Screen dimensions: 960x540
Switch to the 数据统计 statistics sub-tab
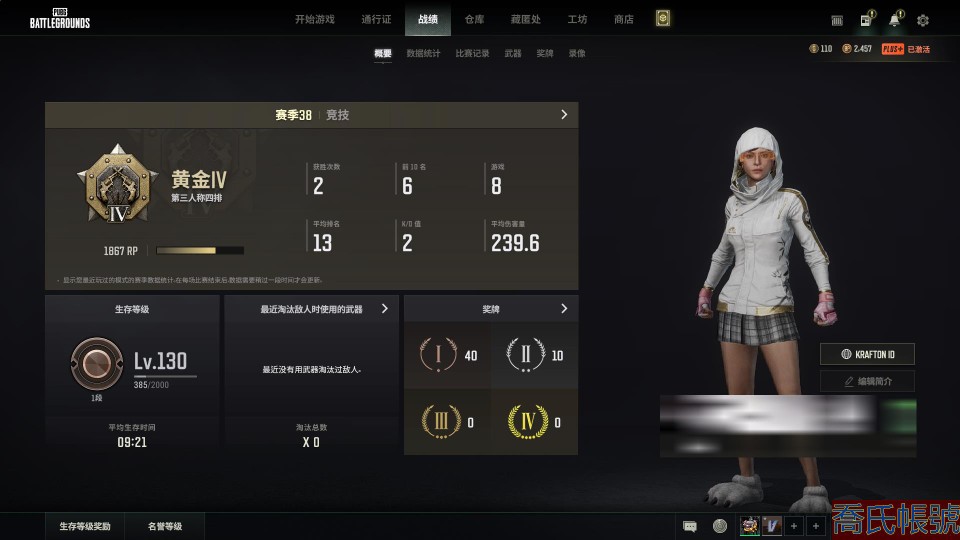click(x=423, y=54)
